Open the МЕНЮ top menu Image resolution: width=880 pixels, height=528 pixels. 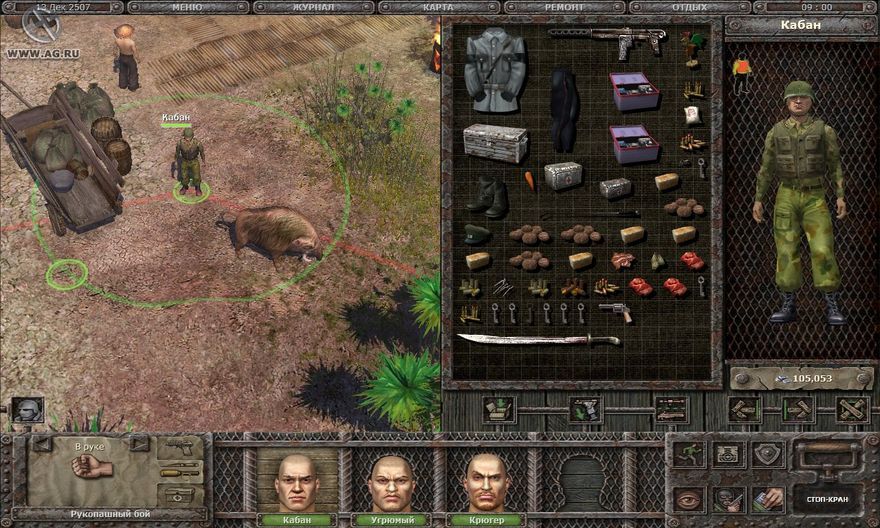(x=188, y=7)
